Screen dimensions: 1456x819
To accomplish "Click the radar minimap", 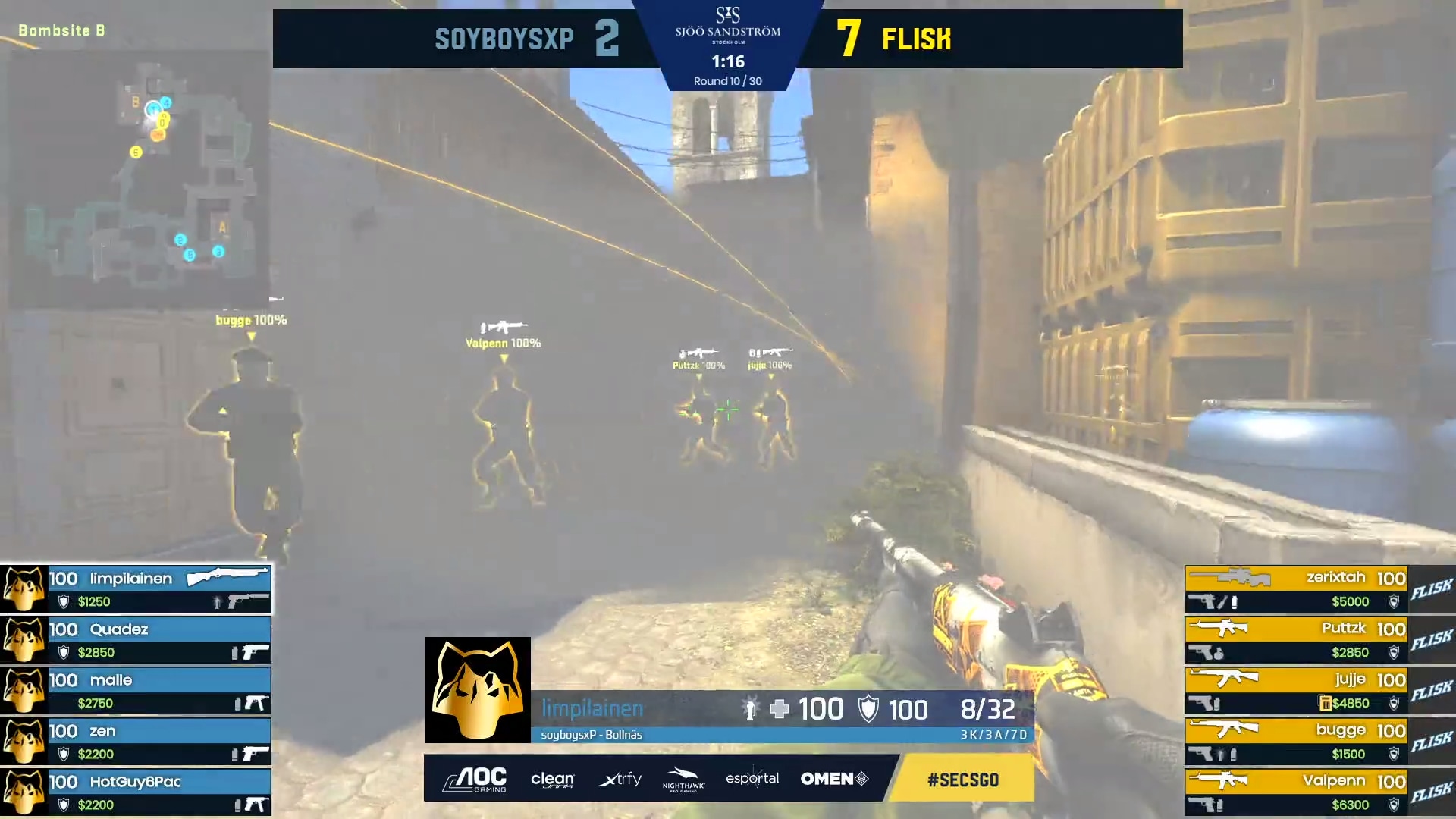I will coord(138,178).
